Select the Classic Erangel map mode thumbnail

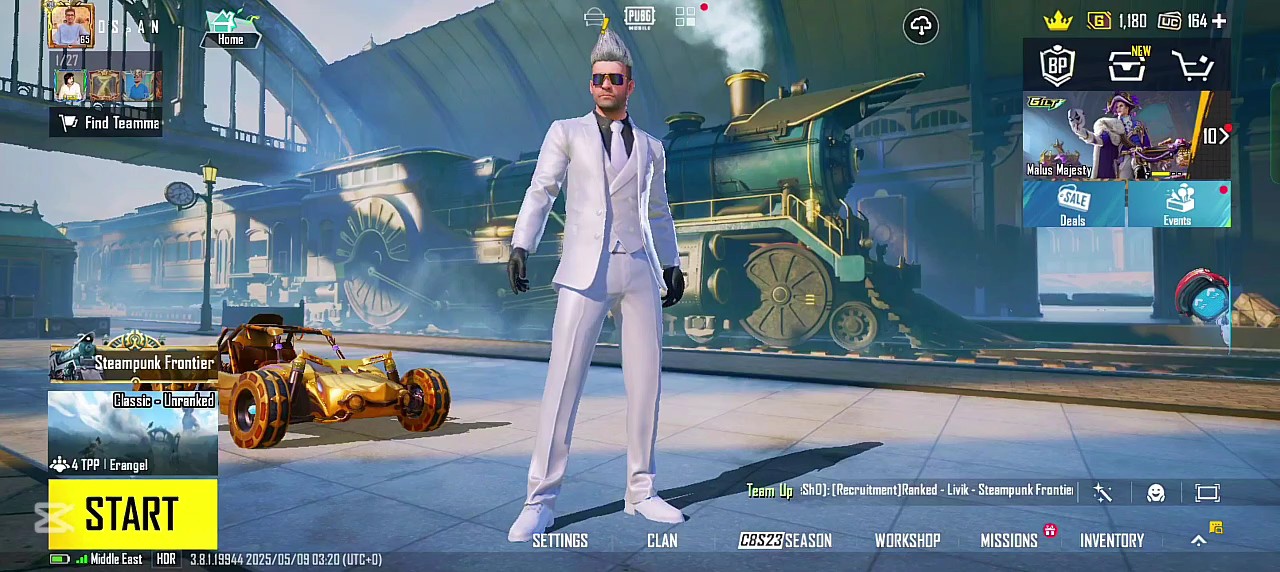coord(133,433)
